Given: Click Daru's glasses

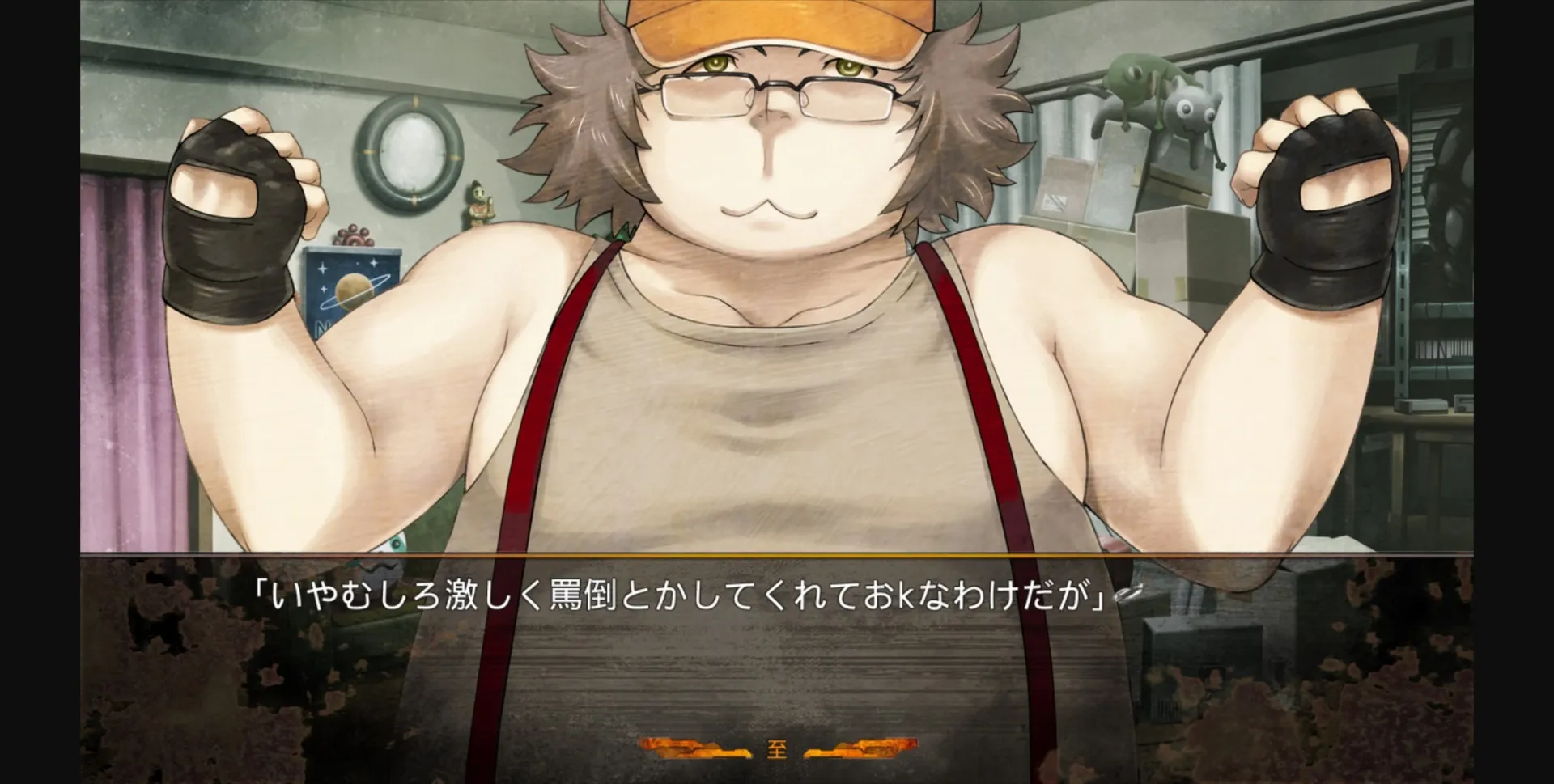Looking at the screenshot, I should 777,89.
